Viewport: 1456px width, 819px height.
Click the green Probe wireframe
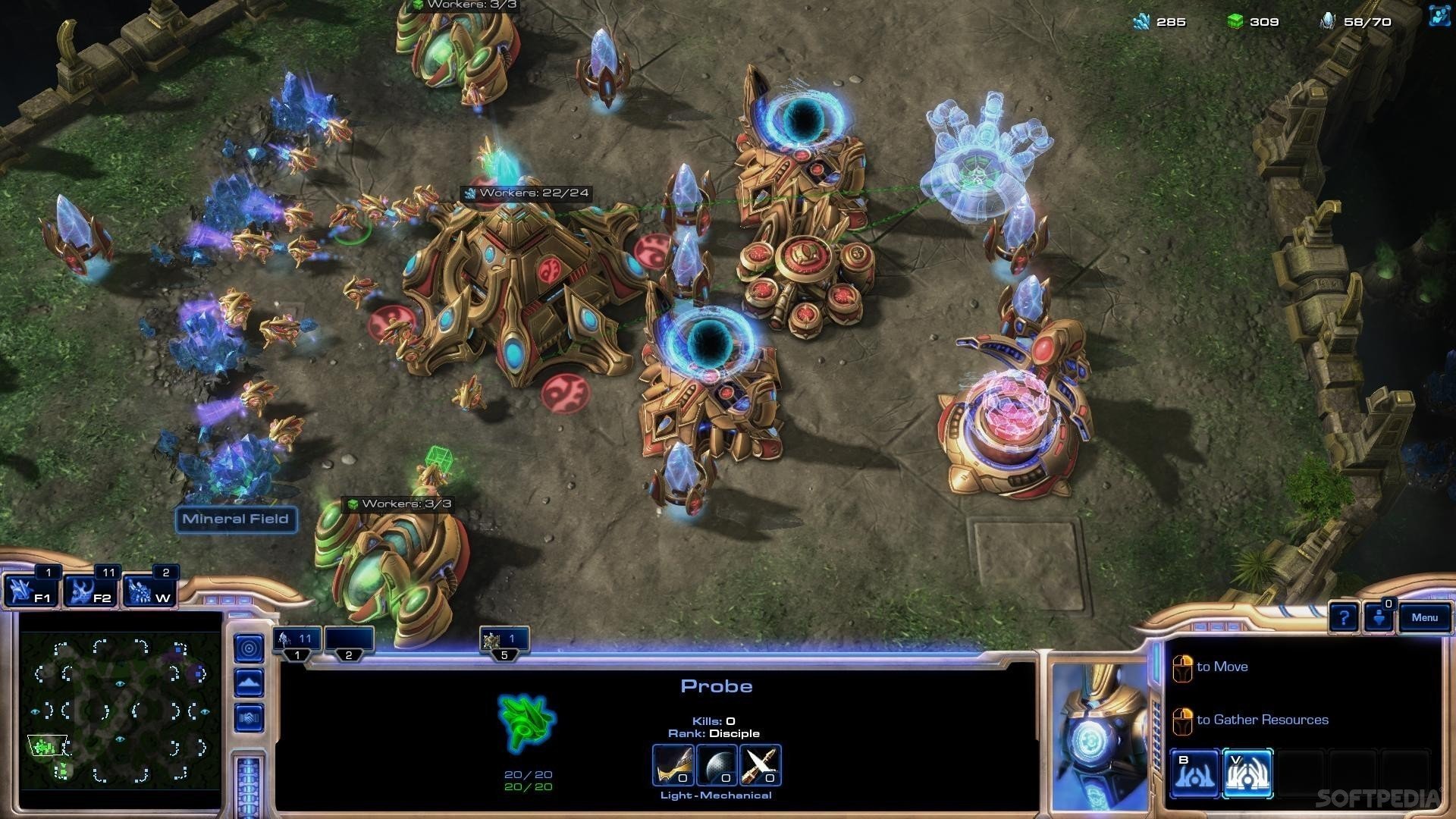[527, 722]
